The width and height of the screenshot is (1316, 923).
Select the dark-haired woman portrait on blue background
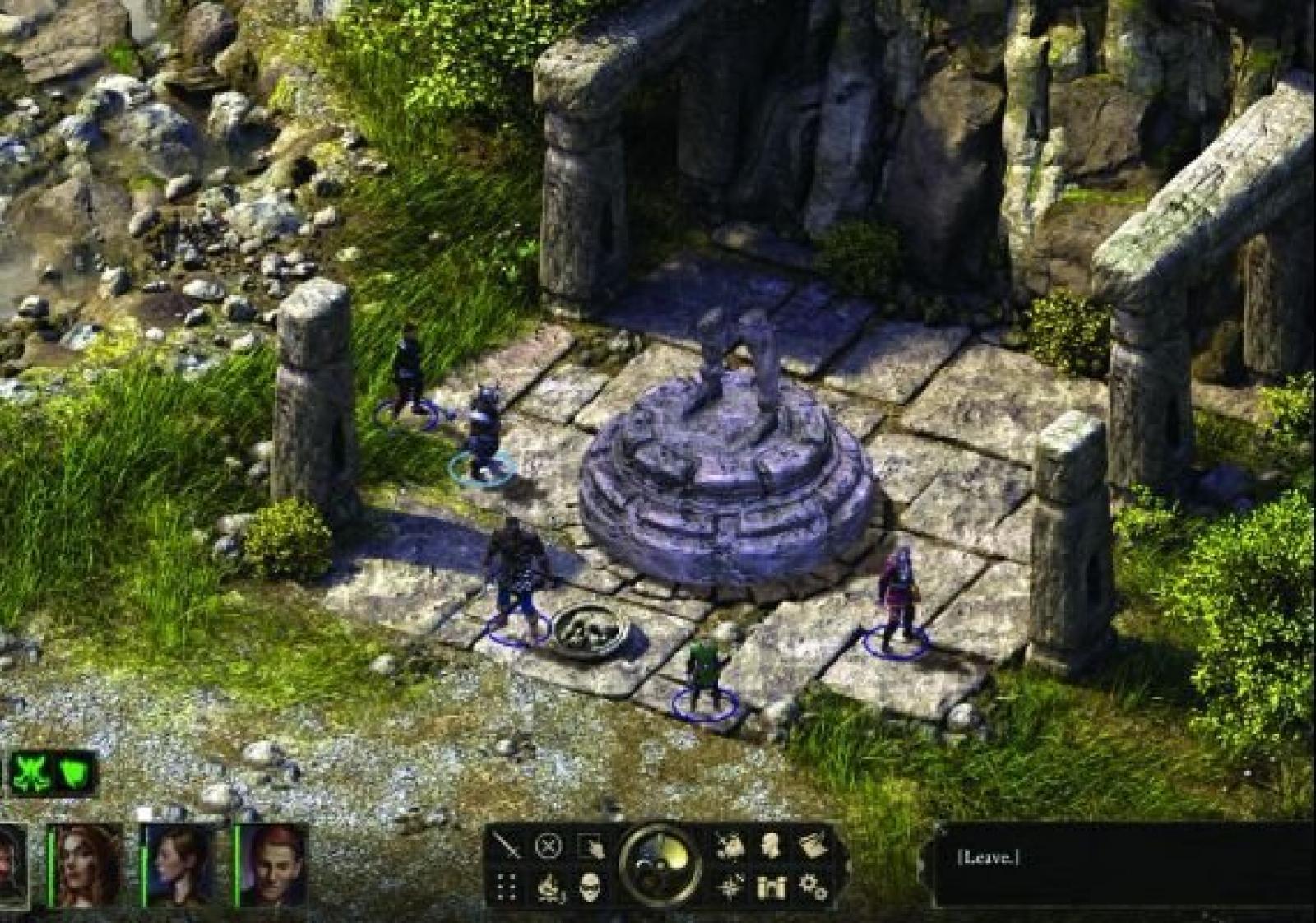[x=181, y=864]
